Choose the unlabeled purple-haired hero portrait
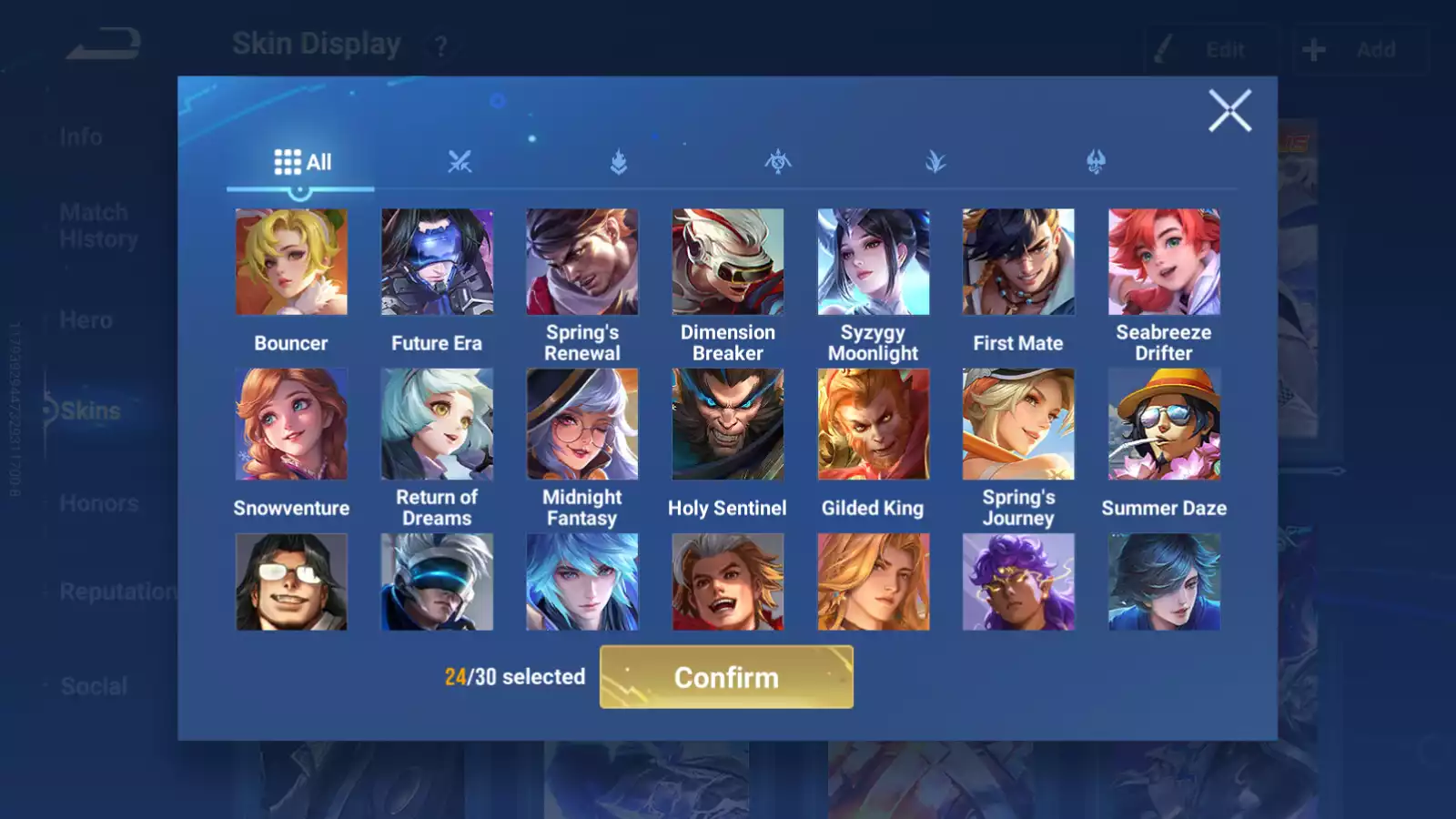The width and height of the screenshot is (1456, 819). pyautogui.click(x=1018, y=582)
